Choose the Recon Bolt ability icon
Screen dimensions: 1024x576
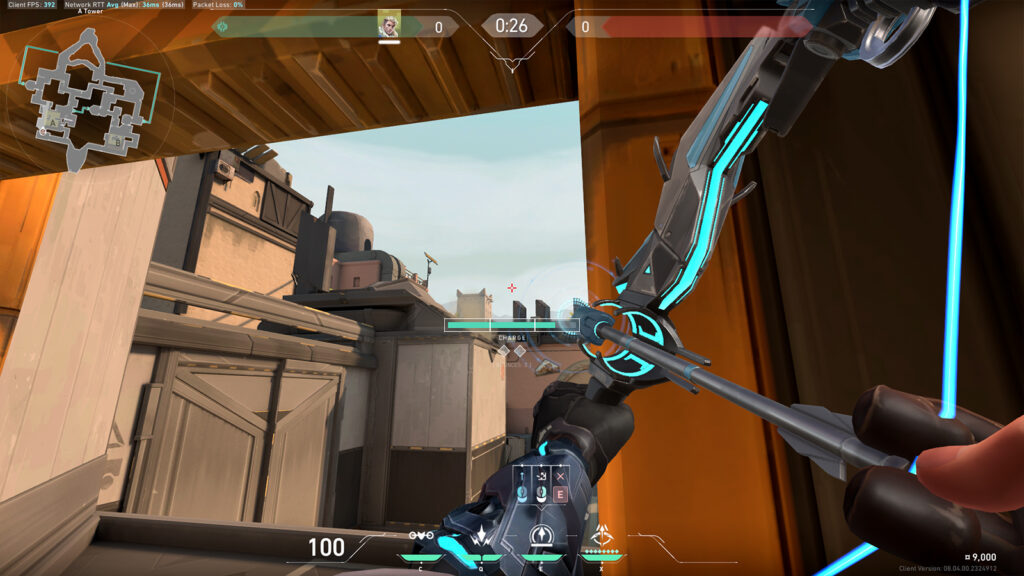[542, 536]
